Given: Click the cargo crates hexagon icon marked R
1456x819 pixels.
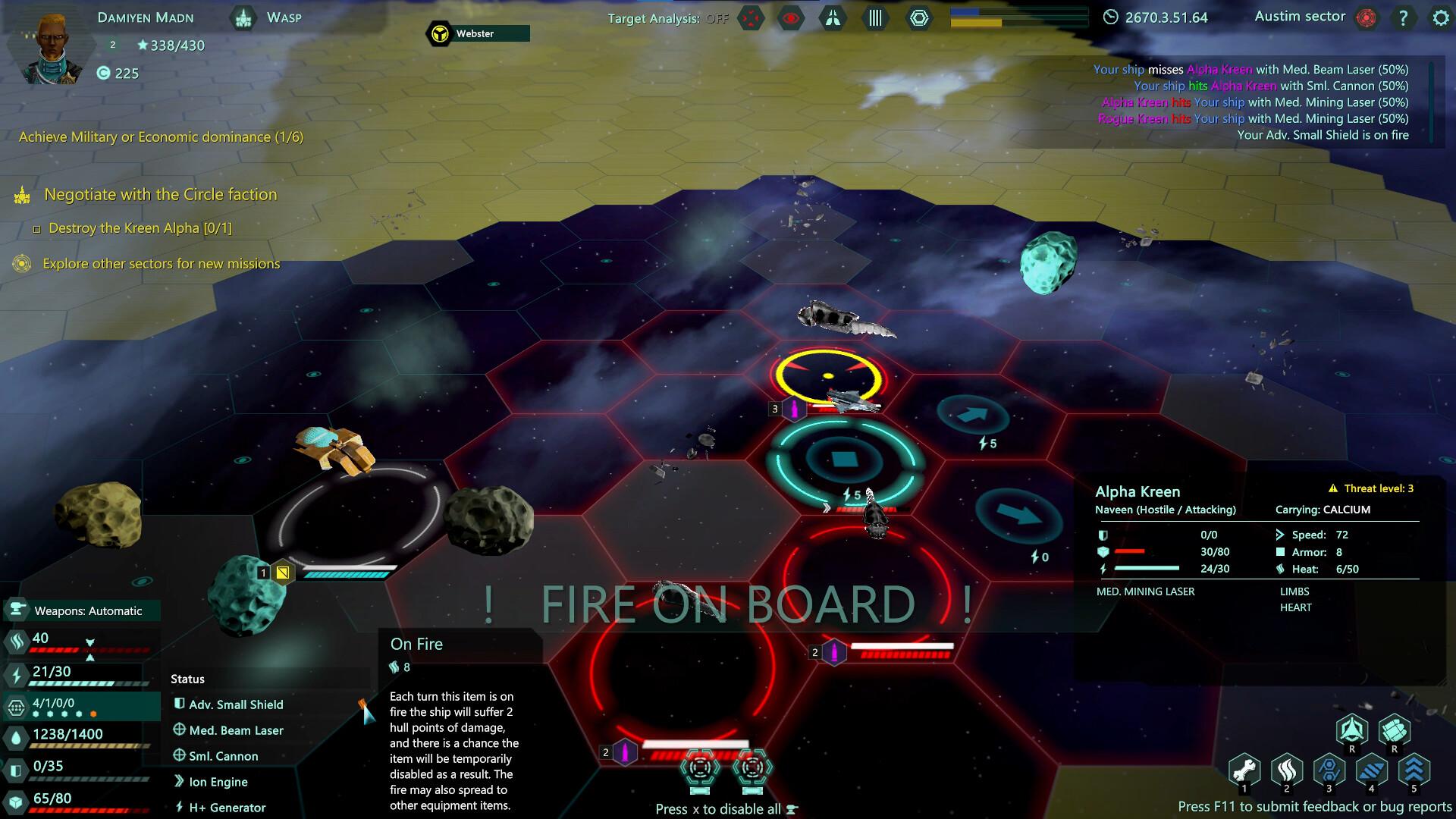Looking at the screenshot, I should coord(1395,730).
